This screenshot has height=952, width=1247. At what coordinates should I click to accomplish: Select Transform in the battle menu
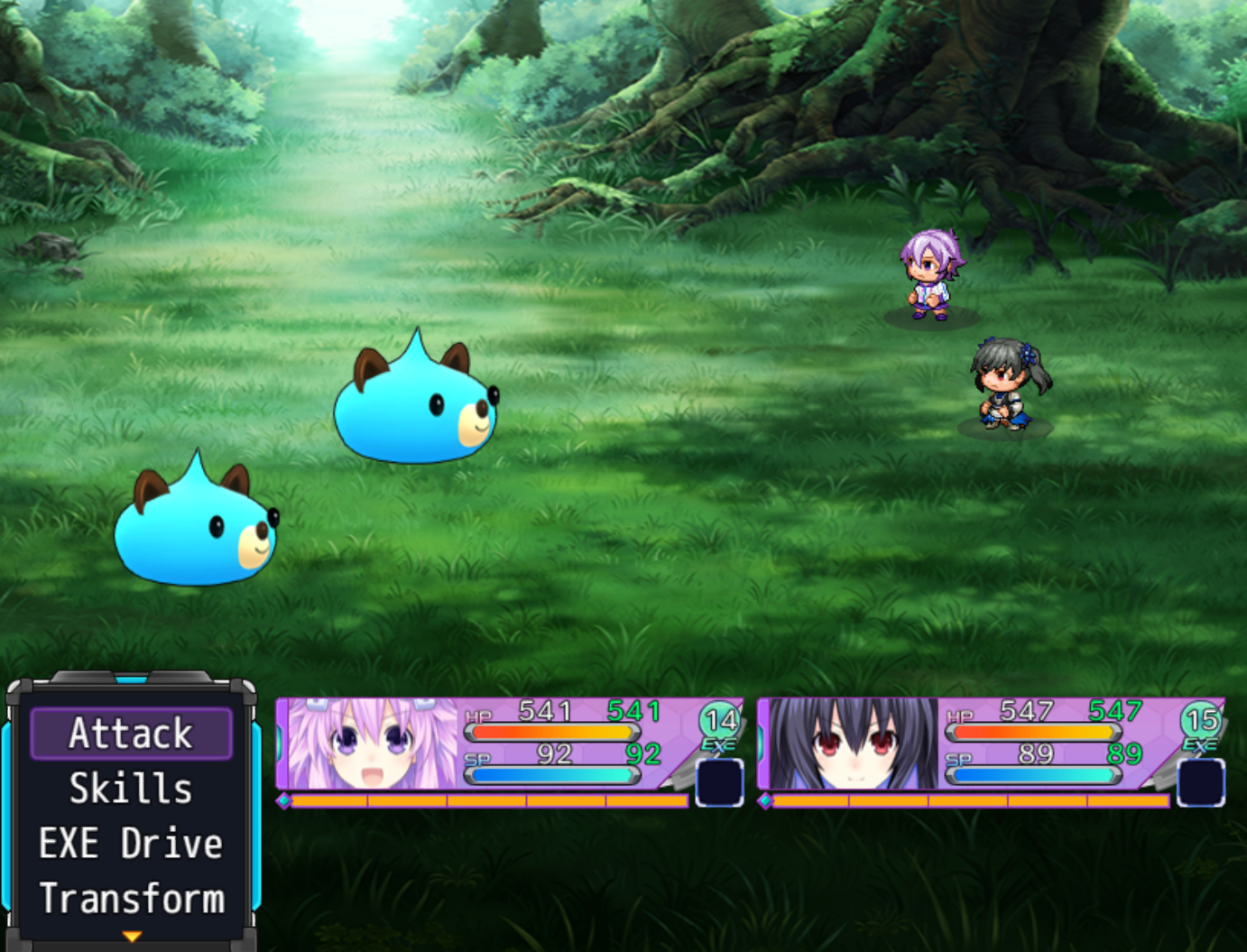pyautogui.click(x=133, y=899)
